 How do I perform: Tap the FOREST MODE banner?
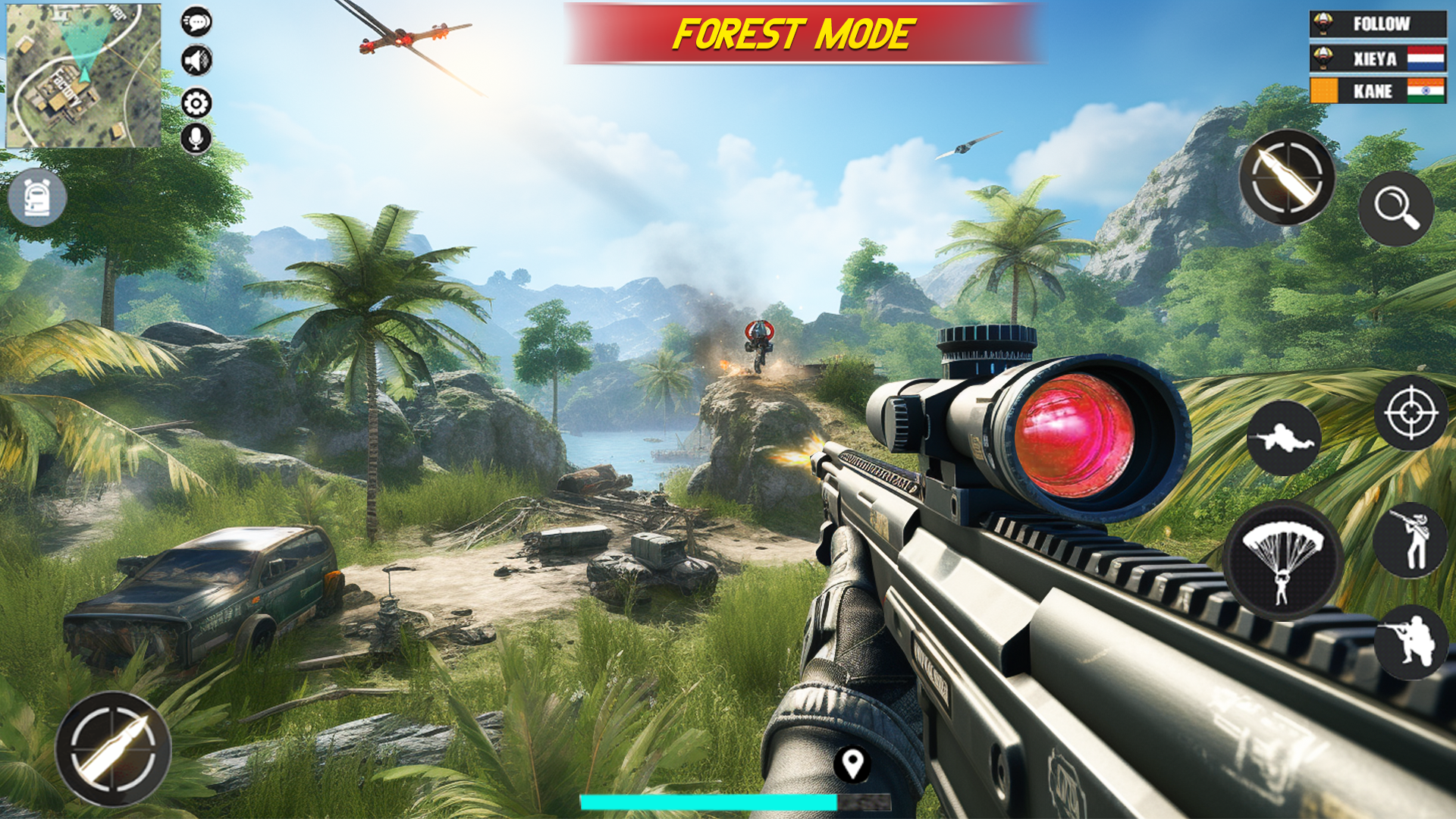tap(793, 32)
